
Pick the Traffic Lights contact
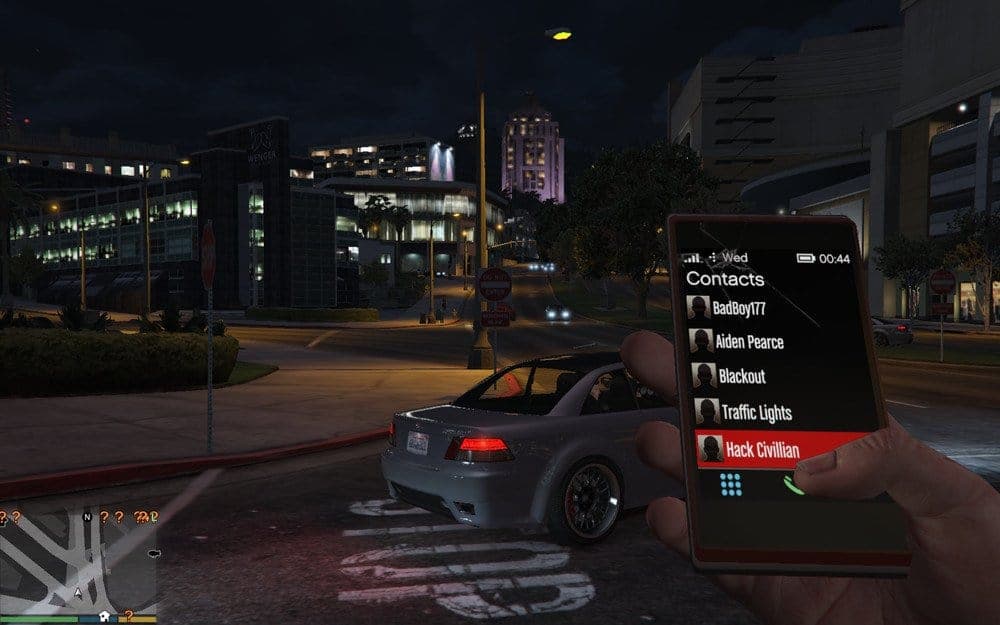pos(756,412)
